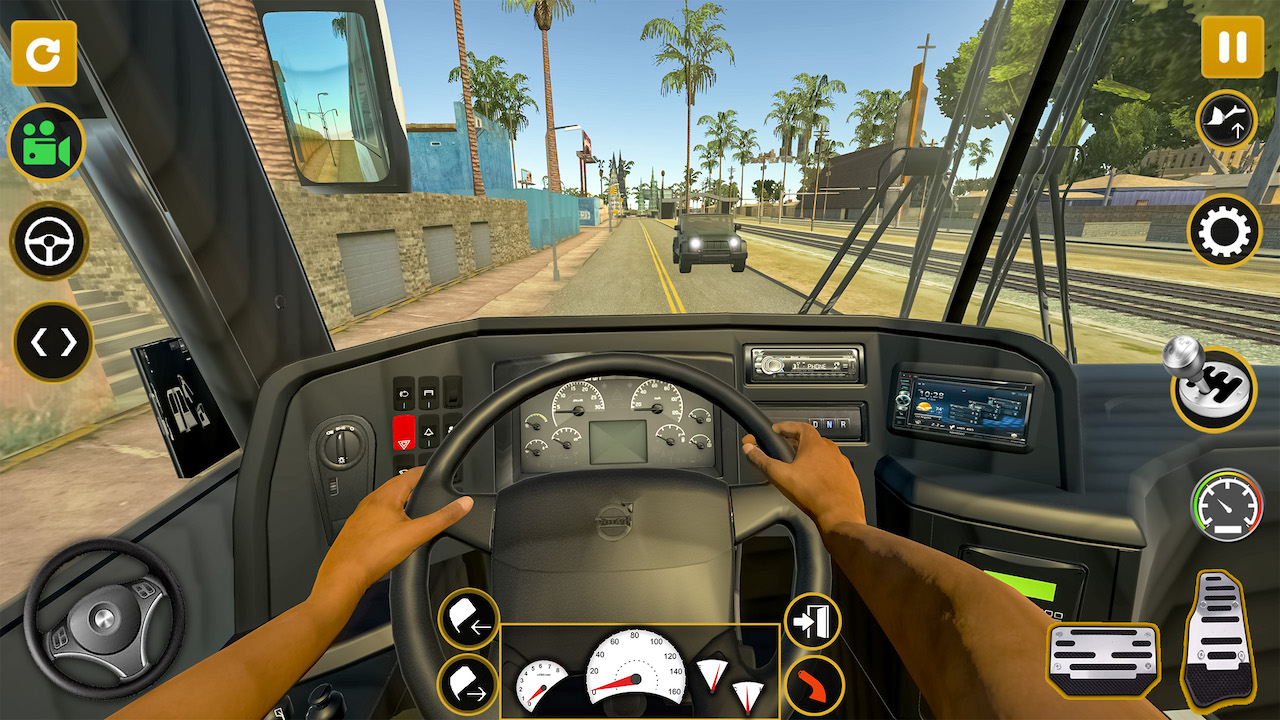Restart the current drive

coord(45,54)
